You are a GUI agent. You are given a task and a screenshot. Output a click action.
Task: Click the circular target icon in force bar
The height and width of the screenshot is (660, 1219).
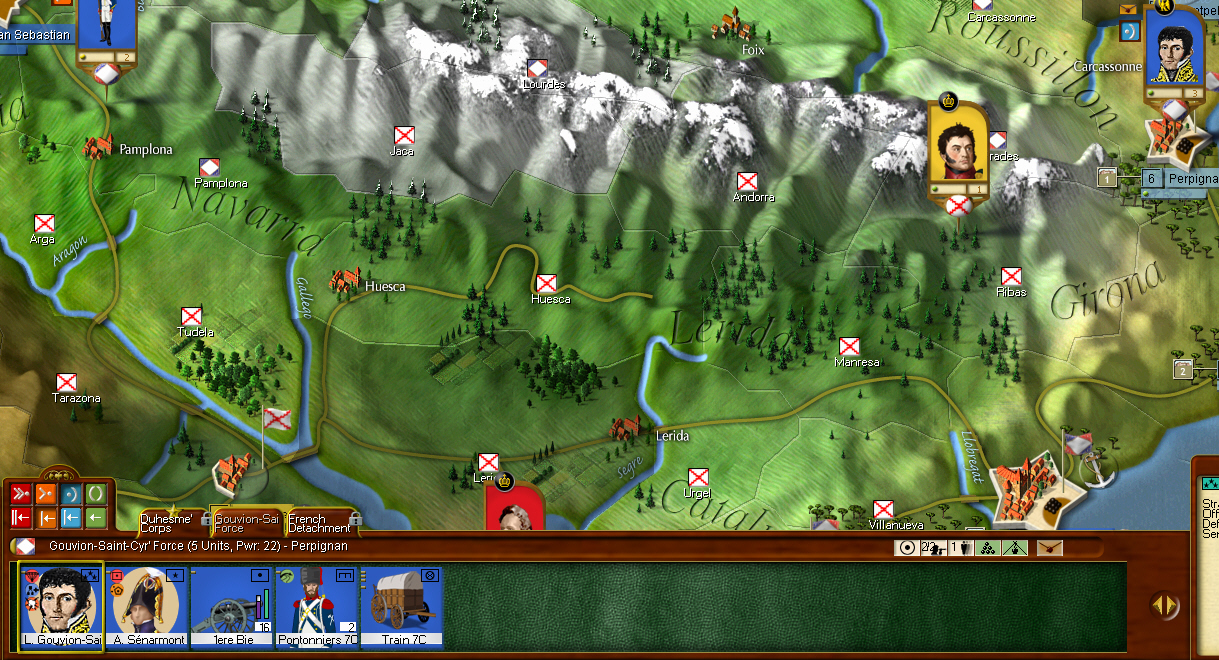tap(907, 547)
